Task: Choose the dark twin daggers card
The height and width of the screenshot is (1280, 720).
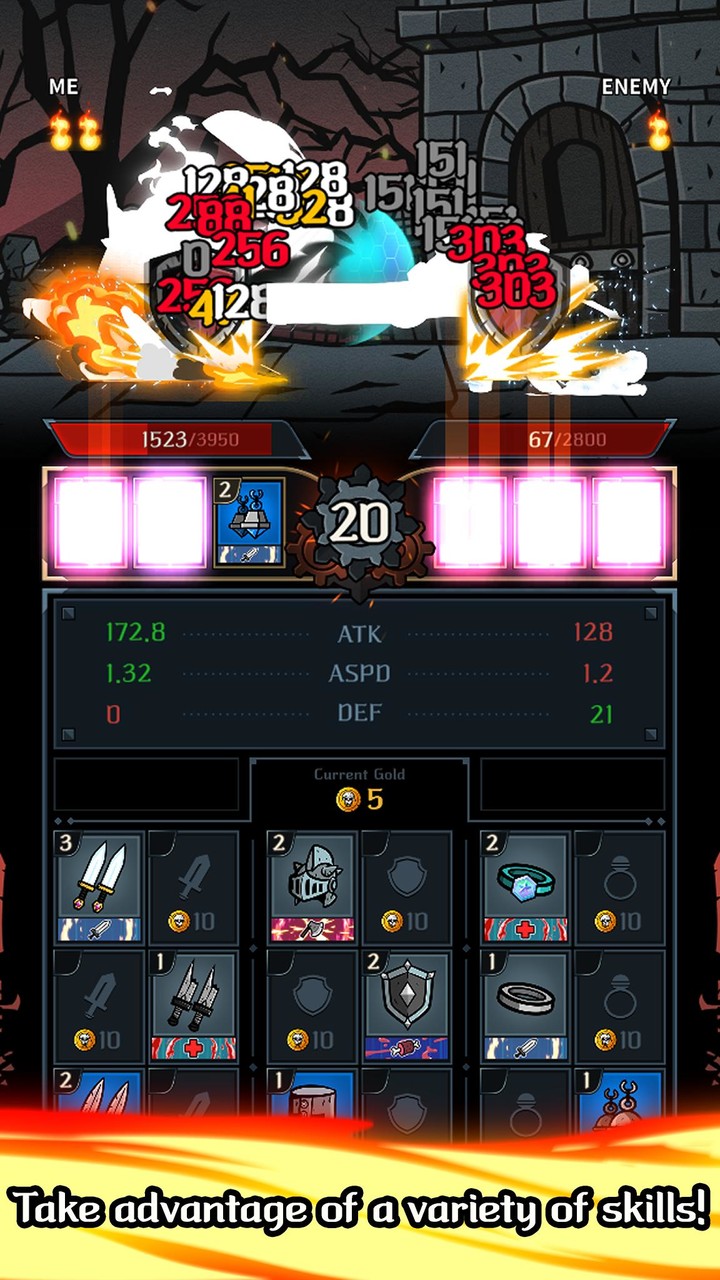Action: [x=193, y=1006]
